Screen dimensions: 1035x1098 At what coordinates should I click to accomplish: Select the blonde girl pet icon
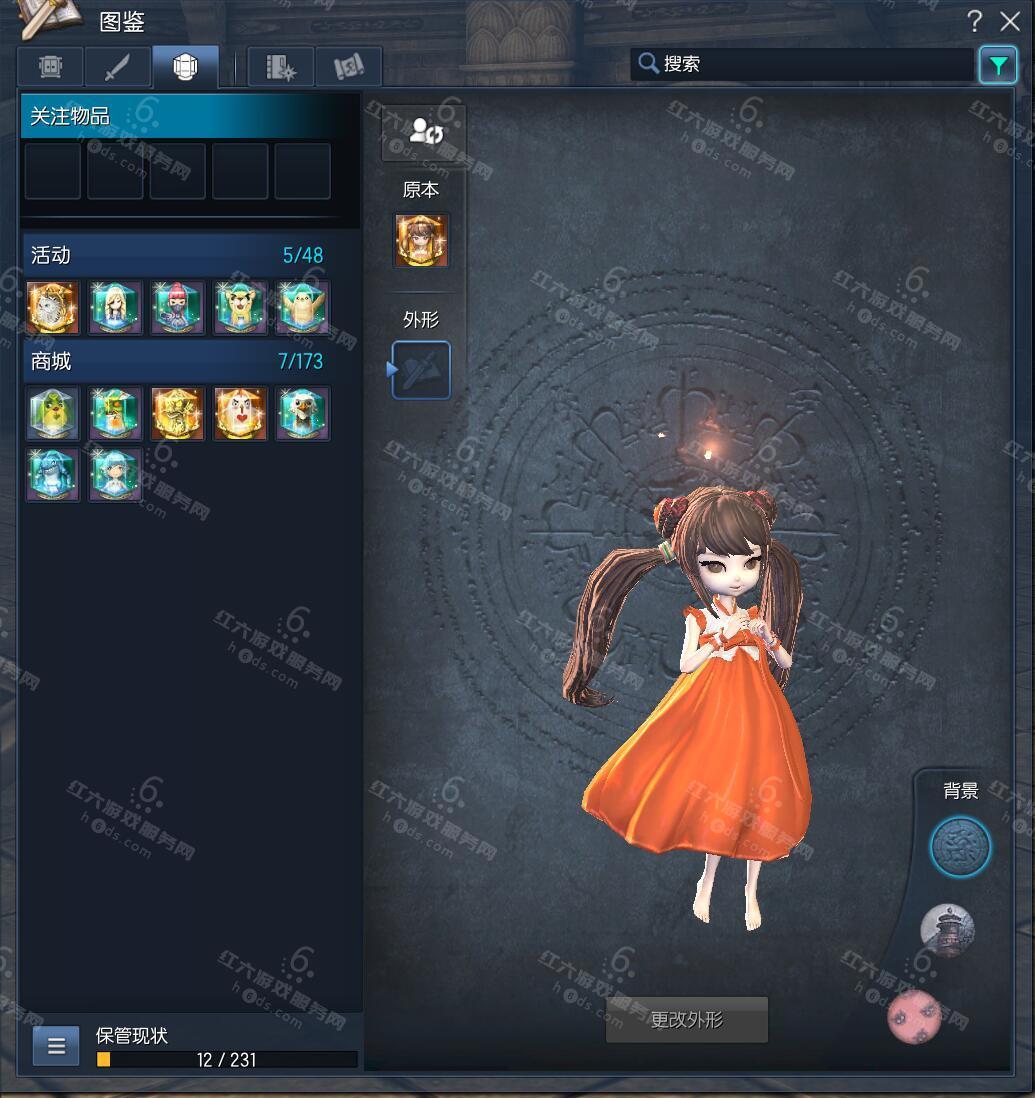click(115, 307)
